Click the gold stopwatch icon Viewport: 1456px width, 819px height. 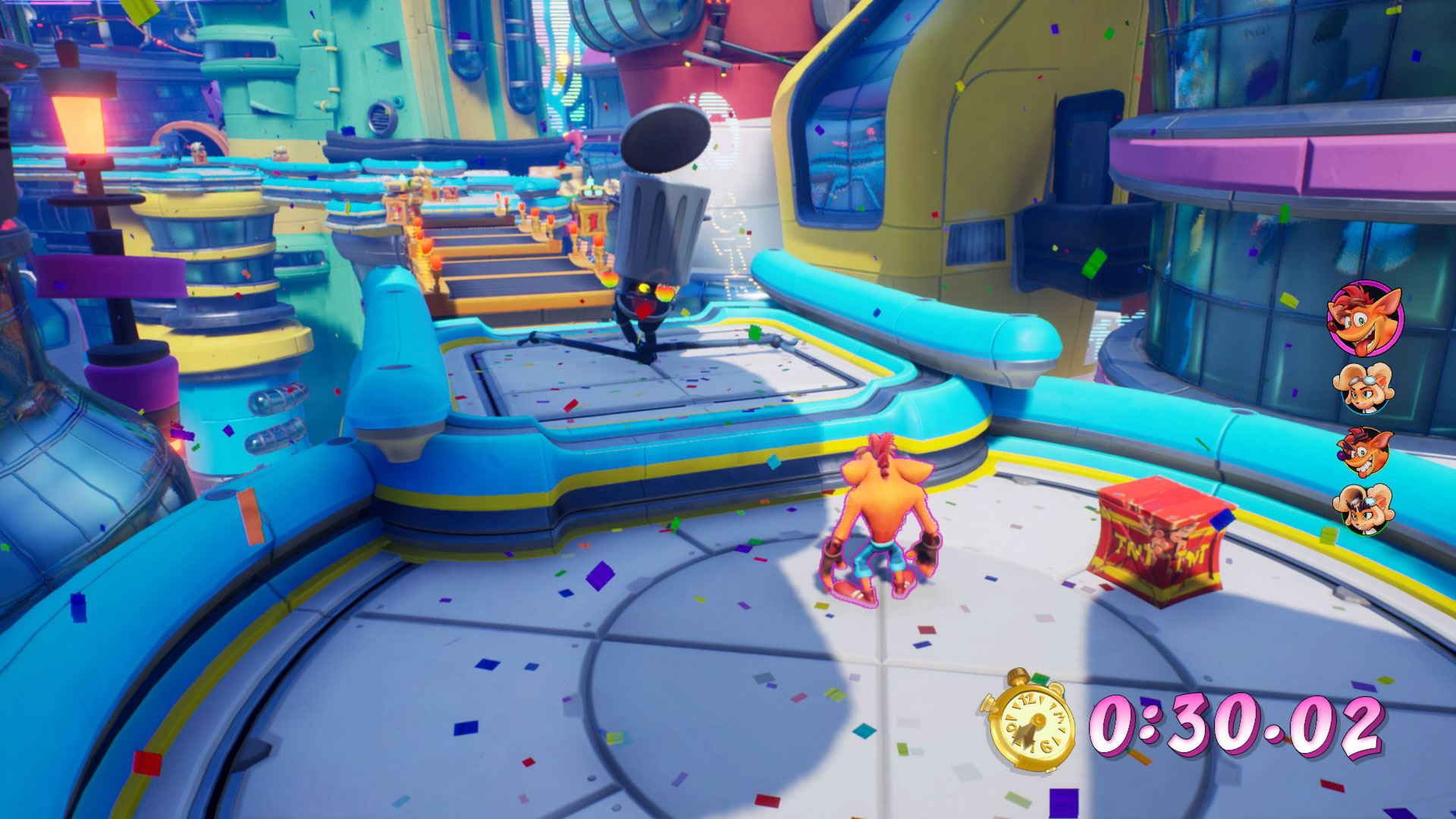point(1031,721)
